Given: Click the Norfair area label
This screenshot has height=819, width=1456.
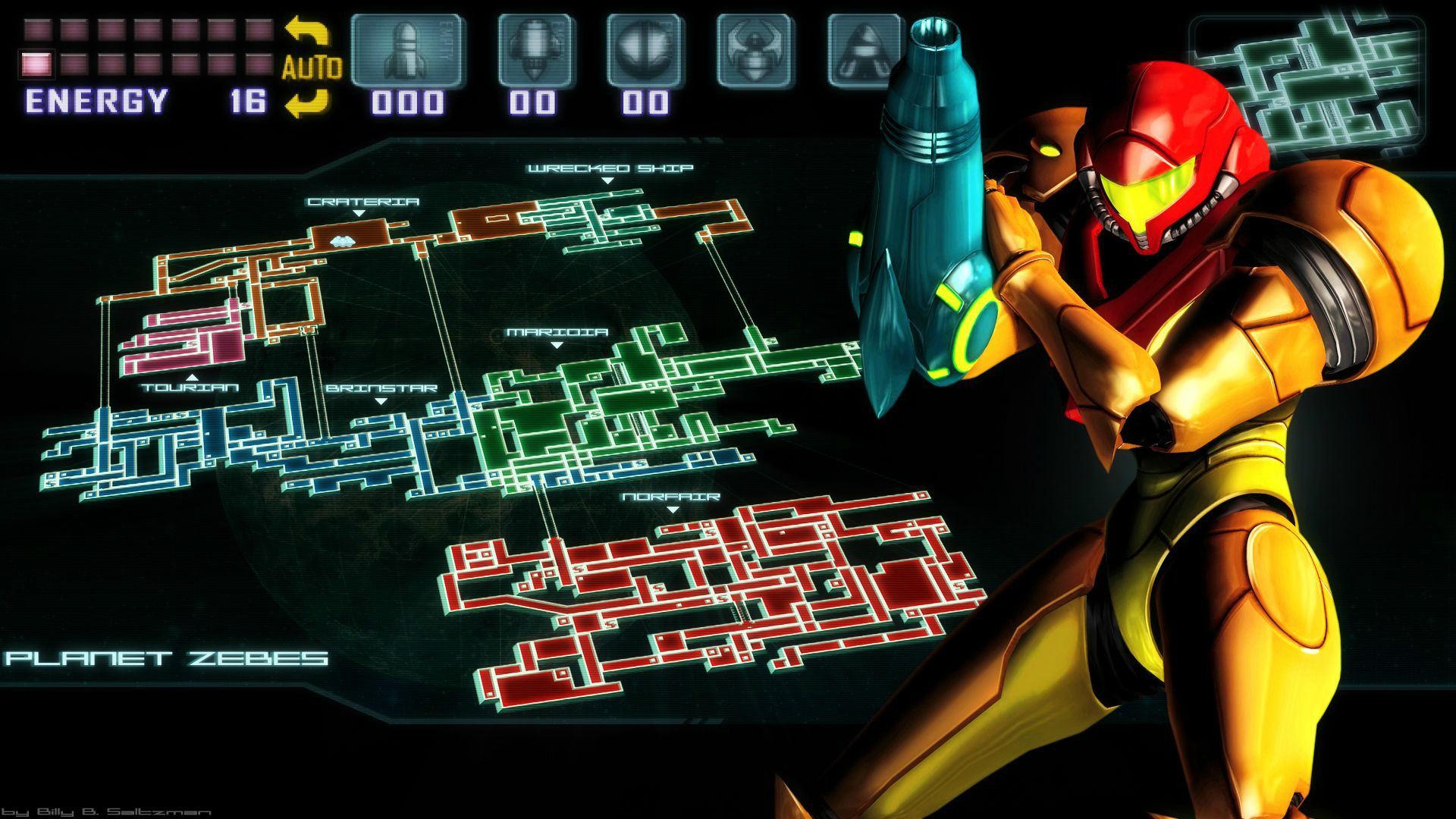Looking at the screenshot, I should click(x=670, y=497).
